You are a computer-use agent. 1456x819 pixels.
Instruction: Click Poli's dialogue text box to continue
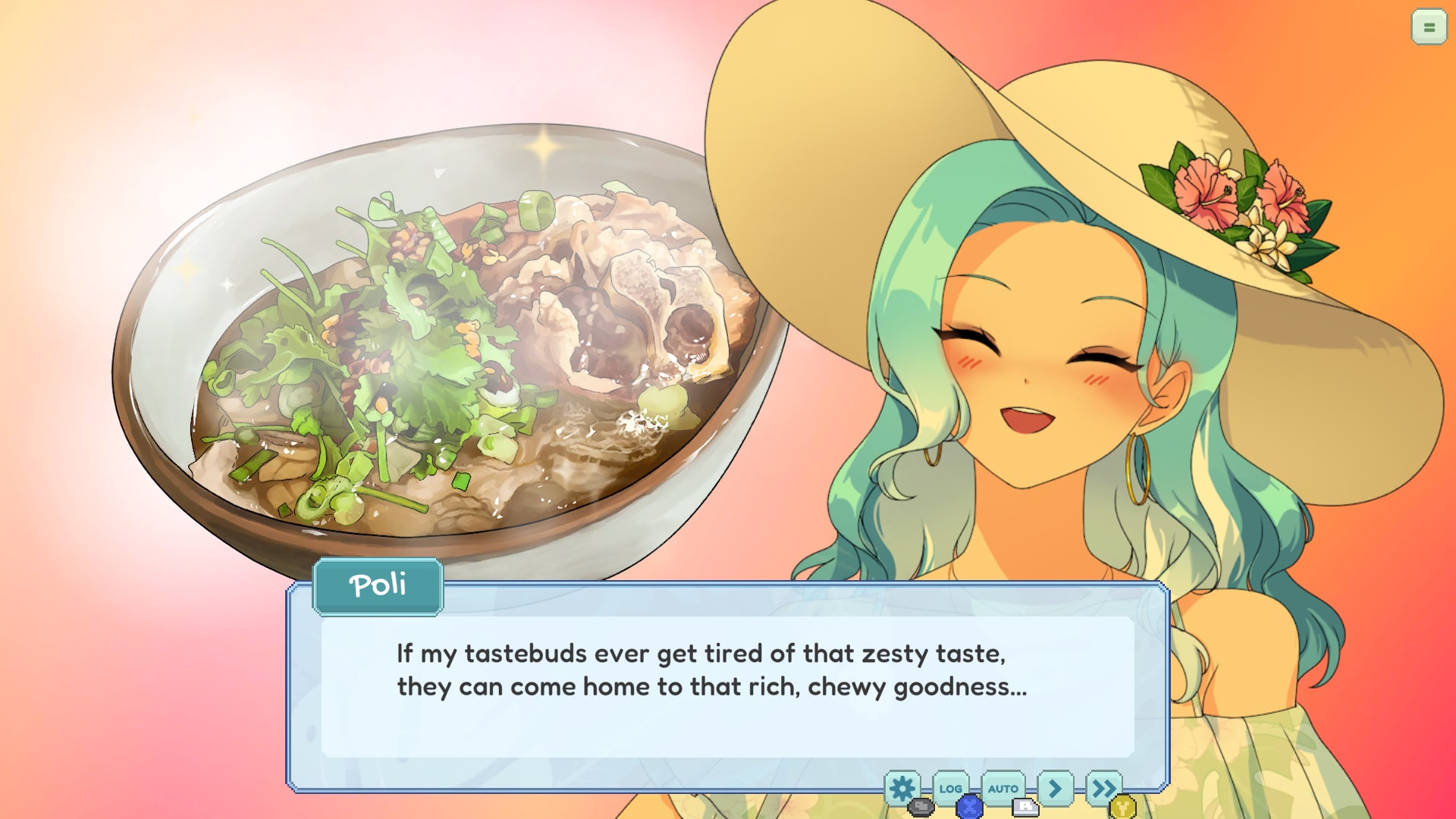pyautogui.click(x=726, y=686)
